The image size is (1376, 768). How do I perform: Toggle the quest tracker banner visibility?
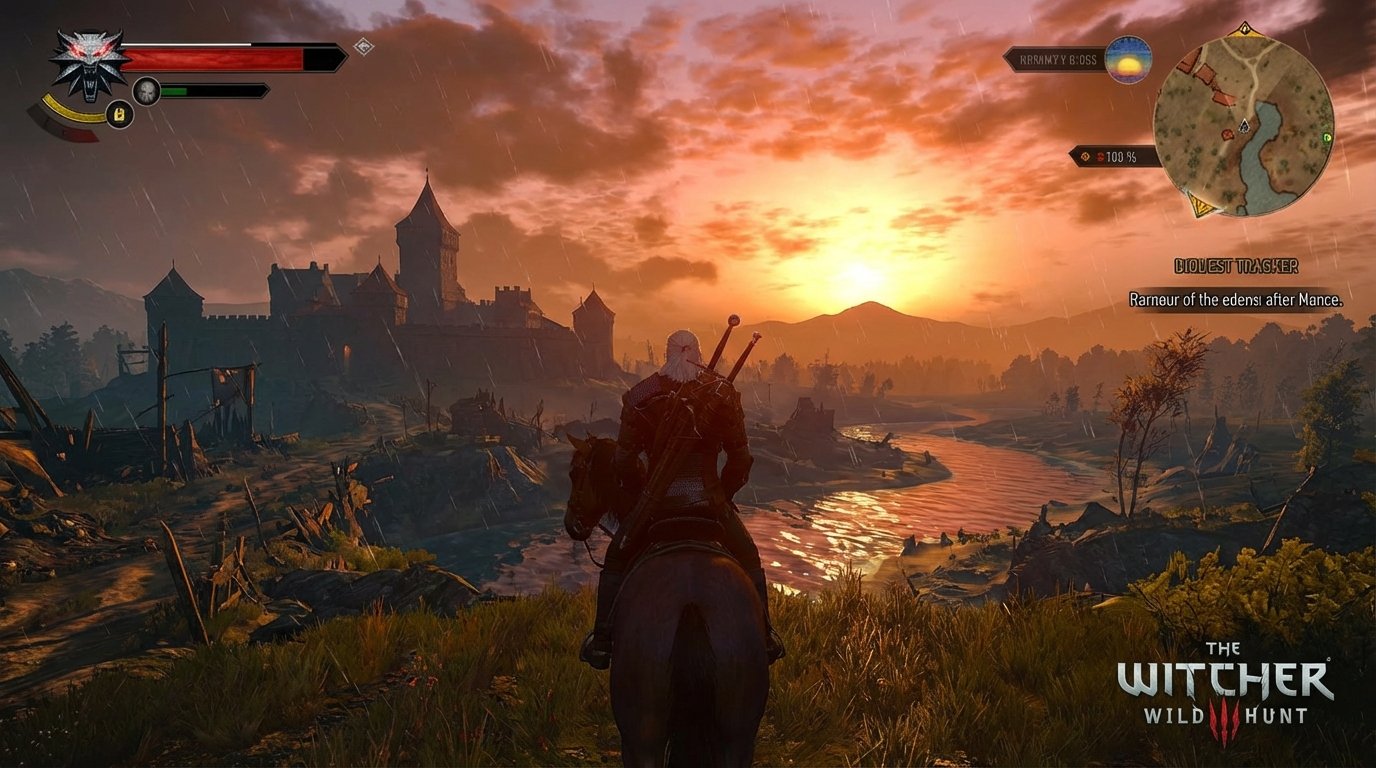click(x=1237, y=266)
